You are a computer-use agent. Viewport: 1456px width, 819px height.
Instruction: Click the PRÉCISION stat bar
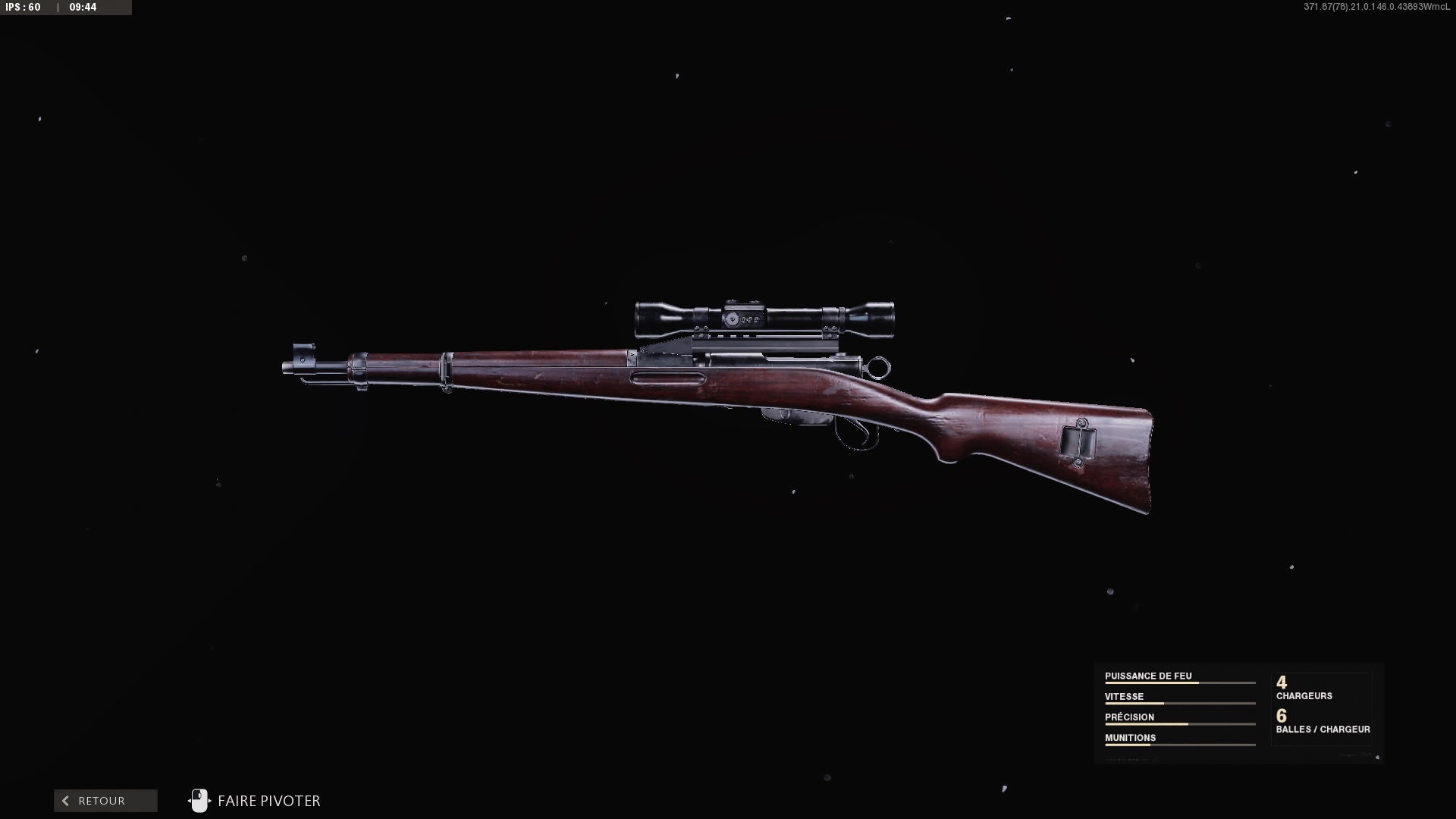(1180, 724)
